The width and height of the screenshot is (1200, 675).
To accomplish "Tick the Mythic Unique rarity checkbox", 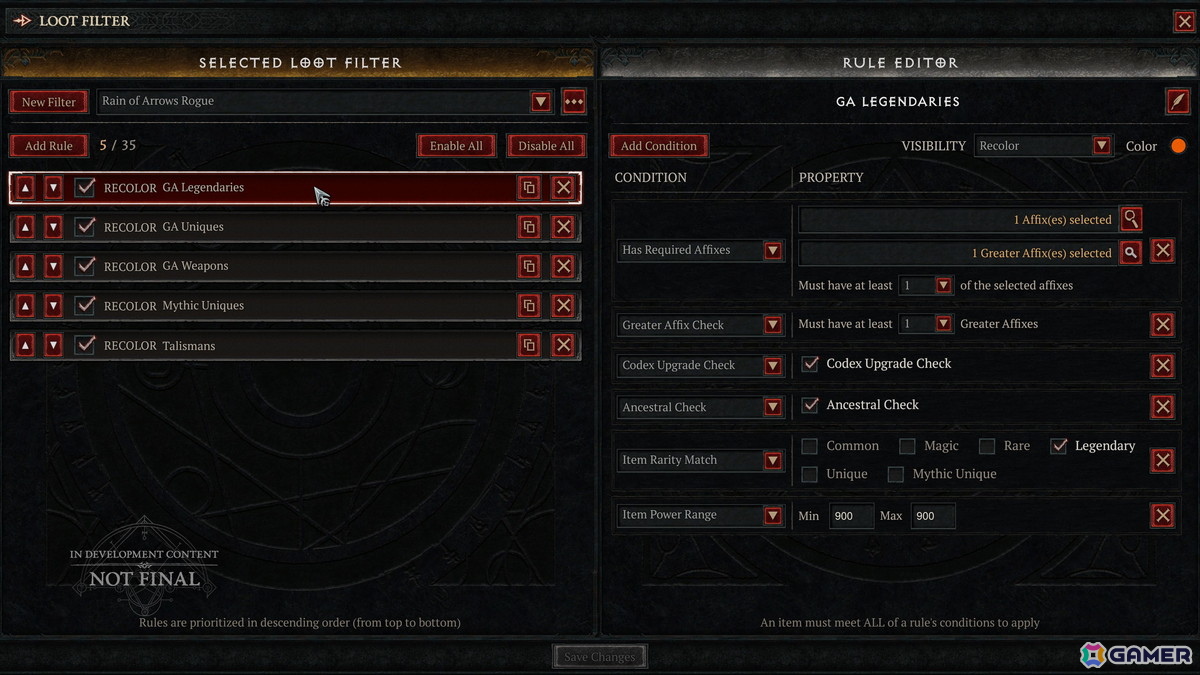I will [x=896, y=474].
